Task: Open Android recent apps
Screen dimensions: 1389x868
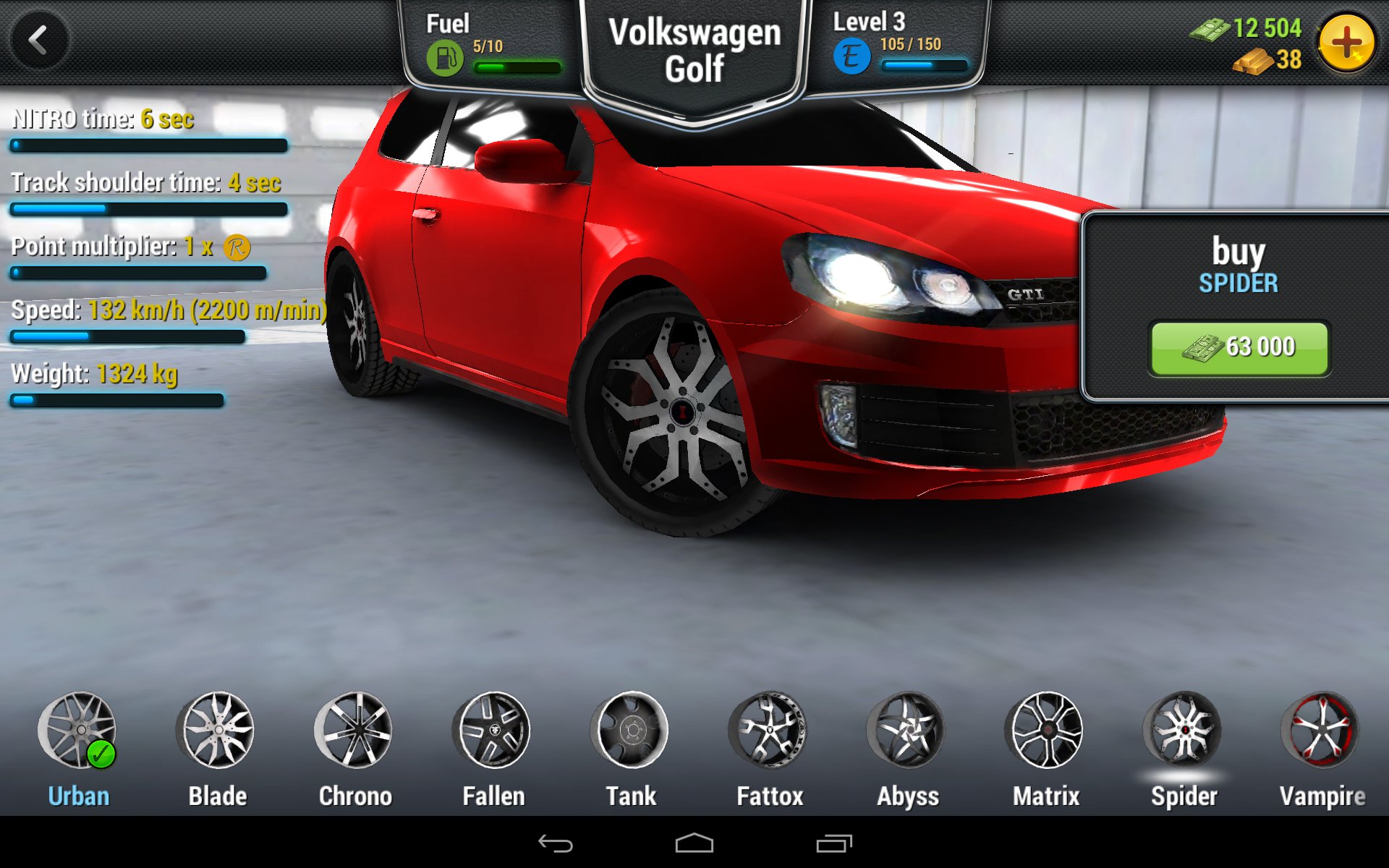Action: click(833, 843)
